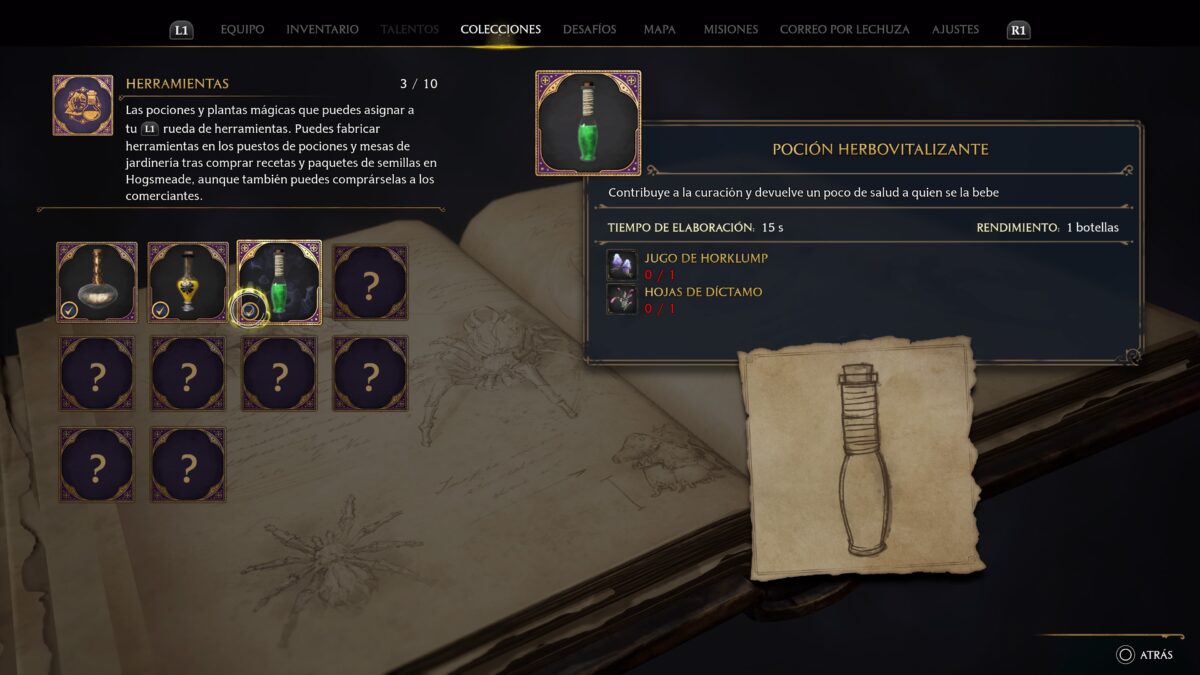Choose the yellow potion bottle slot
This screenshot has width=1200, height=675.
point(188,282)
